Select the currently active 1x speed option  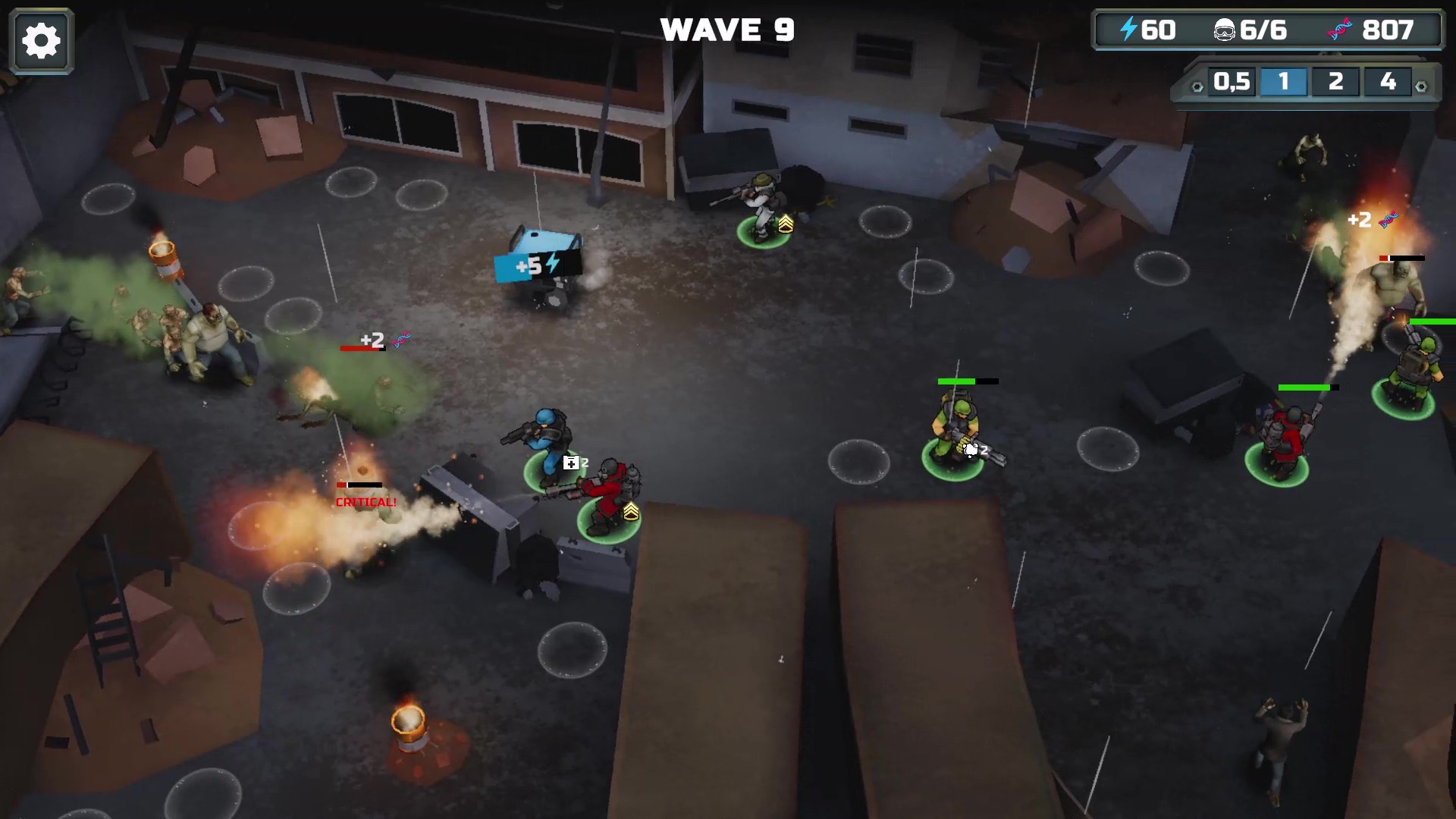[1283, 83]
